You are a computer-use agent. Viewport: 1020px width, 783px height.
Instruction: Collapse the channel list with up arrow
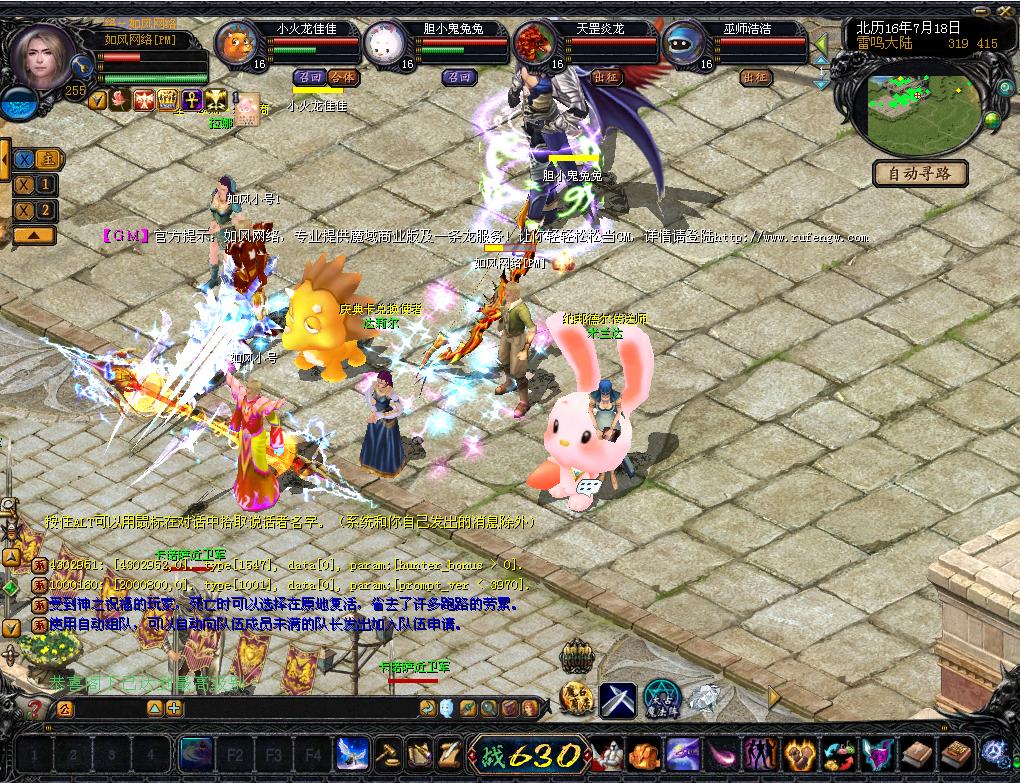tap(33, 235)
